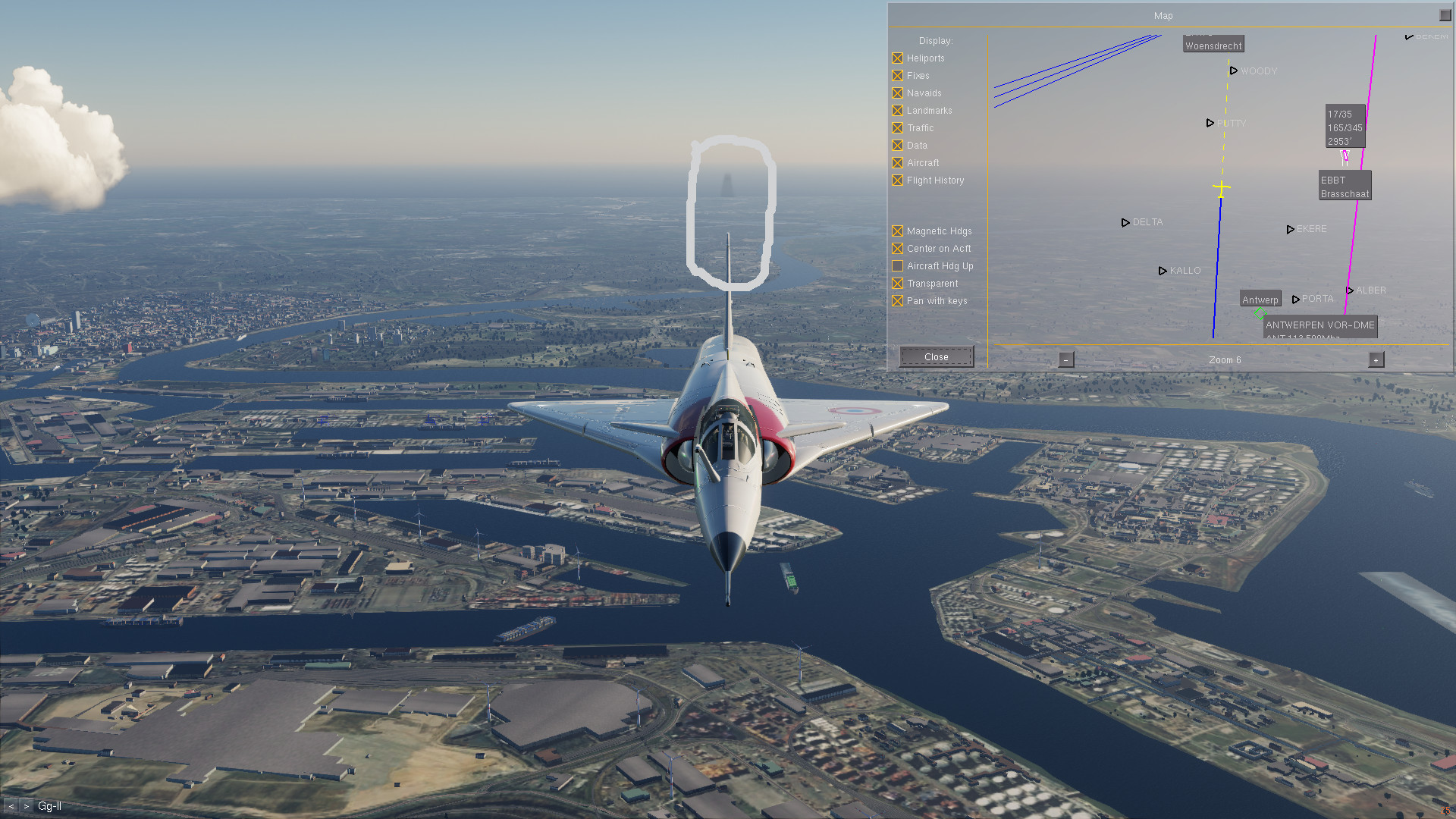Close the Map dialog with Close button

[937, 357]
